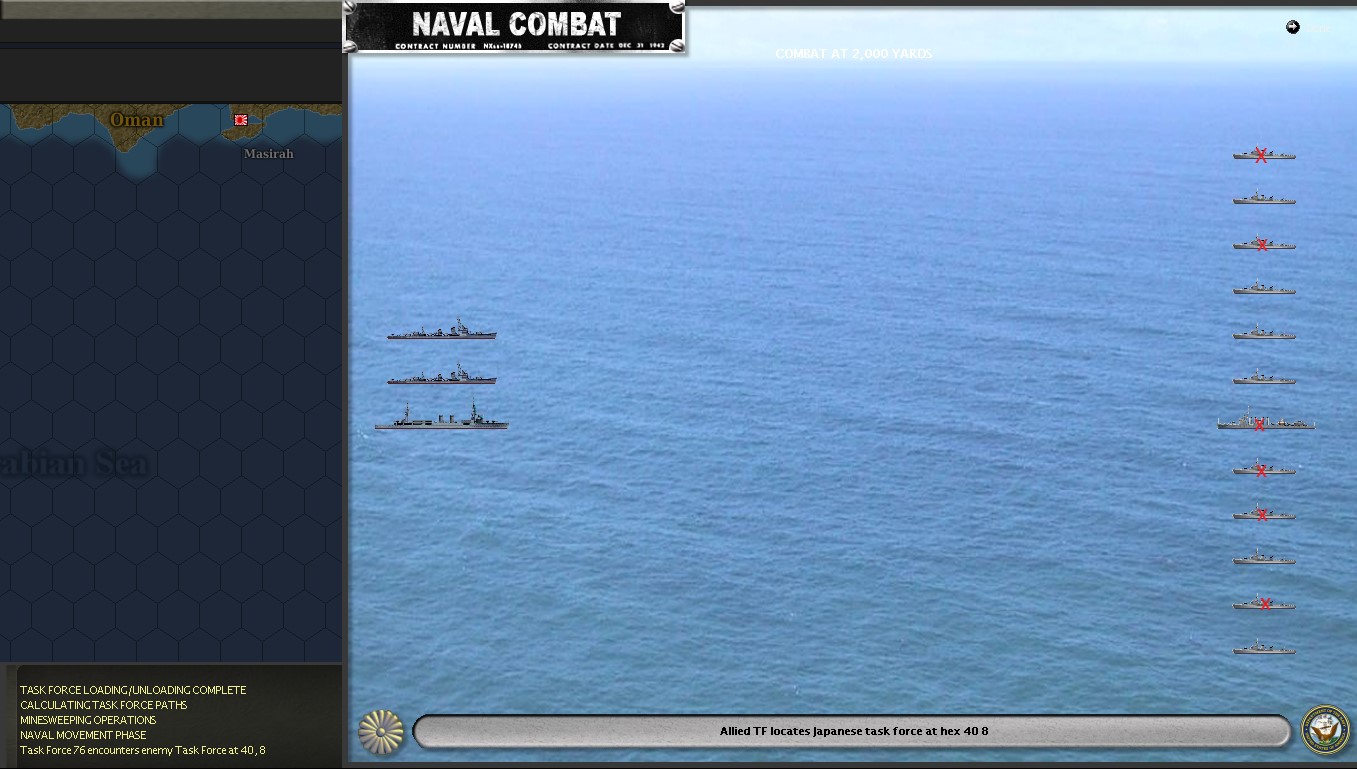Click the red hit marker on second Japanese ship
This screenshot has width=1357, height=769.
click(1262, 243)
